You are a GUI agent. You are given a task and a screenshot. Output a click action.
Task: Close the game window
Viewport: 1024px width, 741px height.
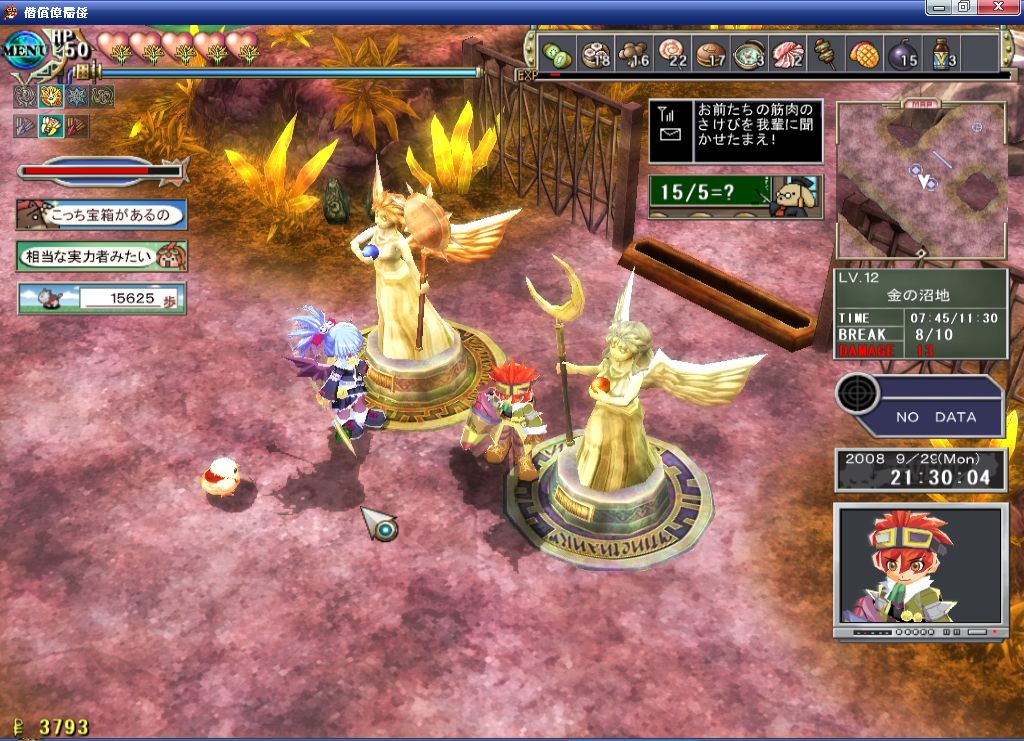1004,7
